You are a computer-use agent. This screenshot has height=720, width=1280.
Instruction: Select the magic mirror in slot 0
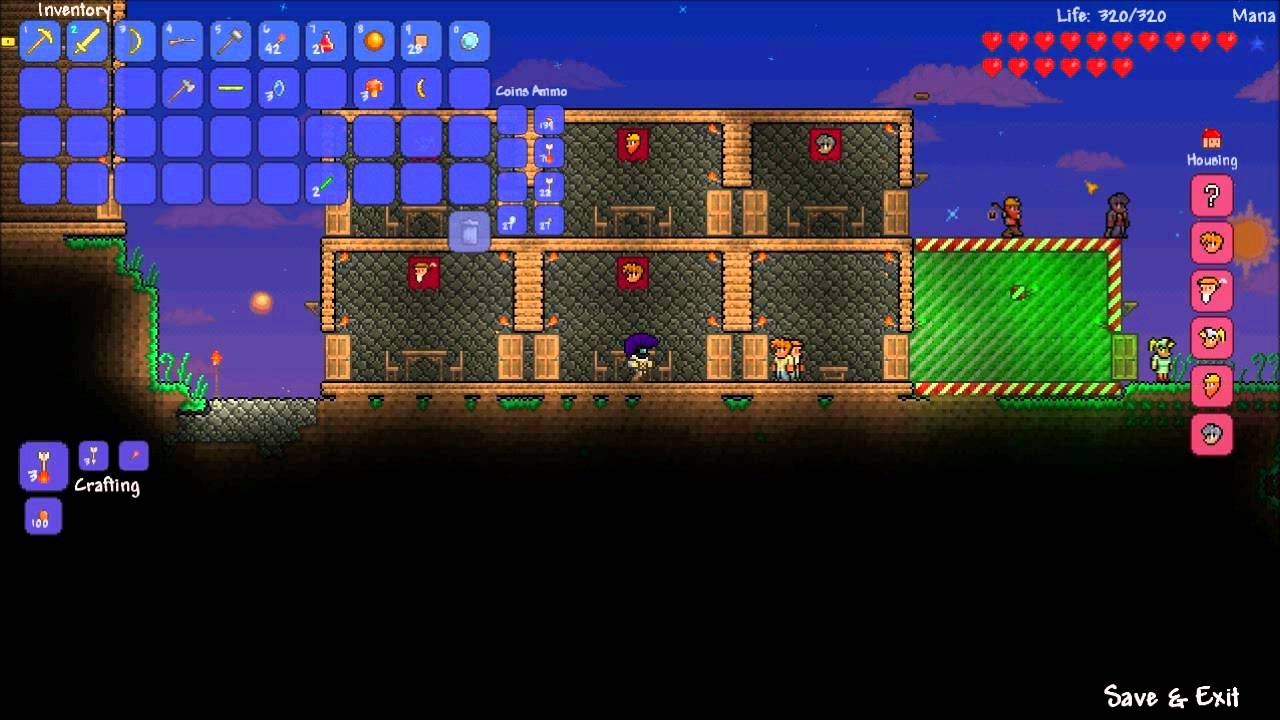tap(468, 41)
